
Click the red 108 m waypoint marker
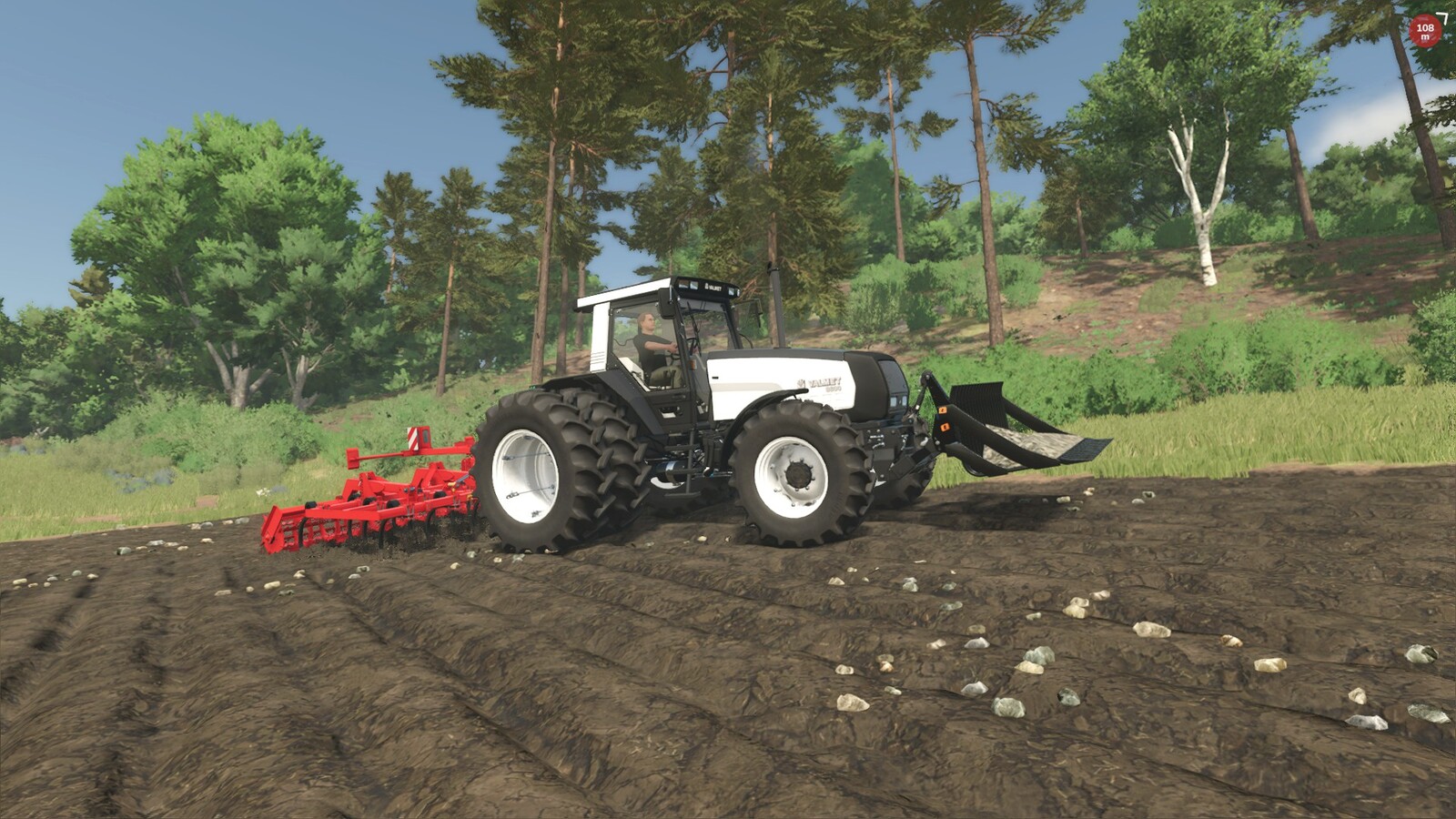tap(1425, 31)
